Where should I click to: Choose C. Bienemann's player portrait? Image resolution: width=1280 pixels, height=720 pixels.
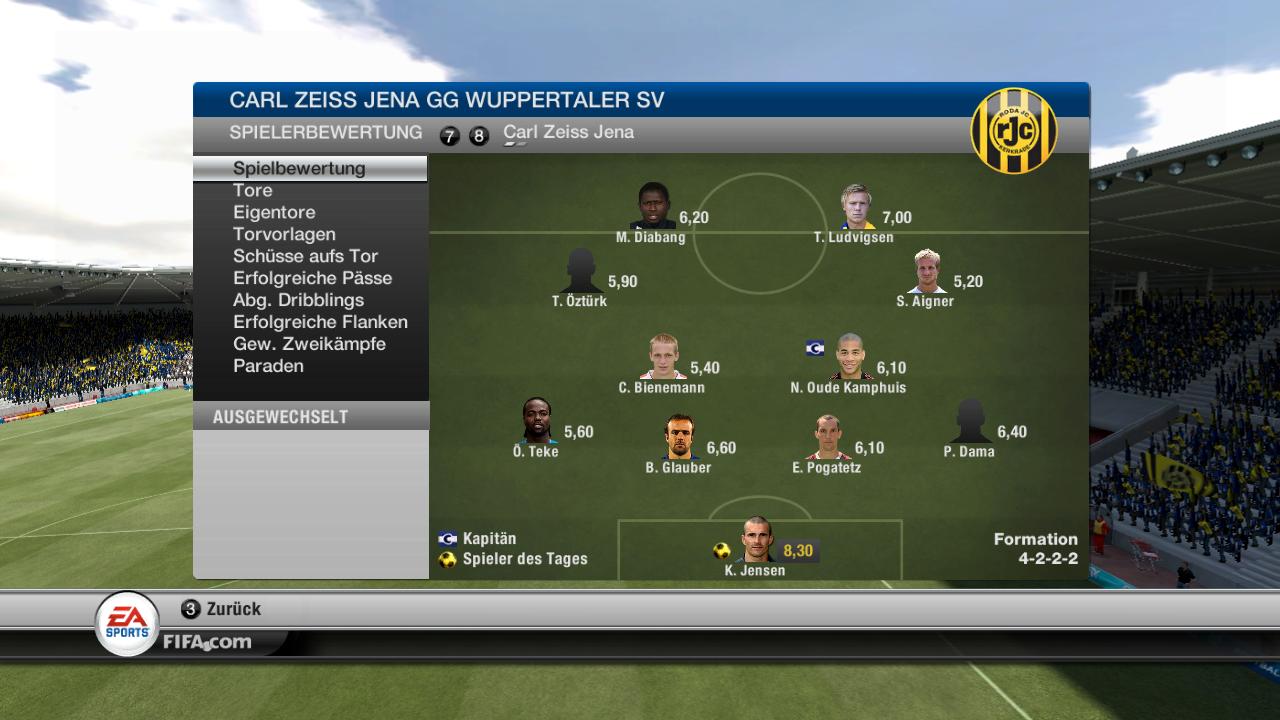[663, 357]
